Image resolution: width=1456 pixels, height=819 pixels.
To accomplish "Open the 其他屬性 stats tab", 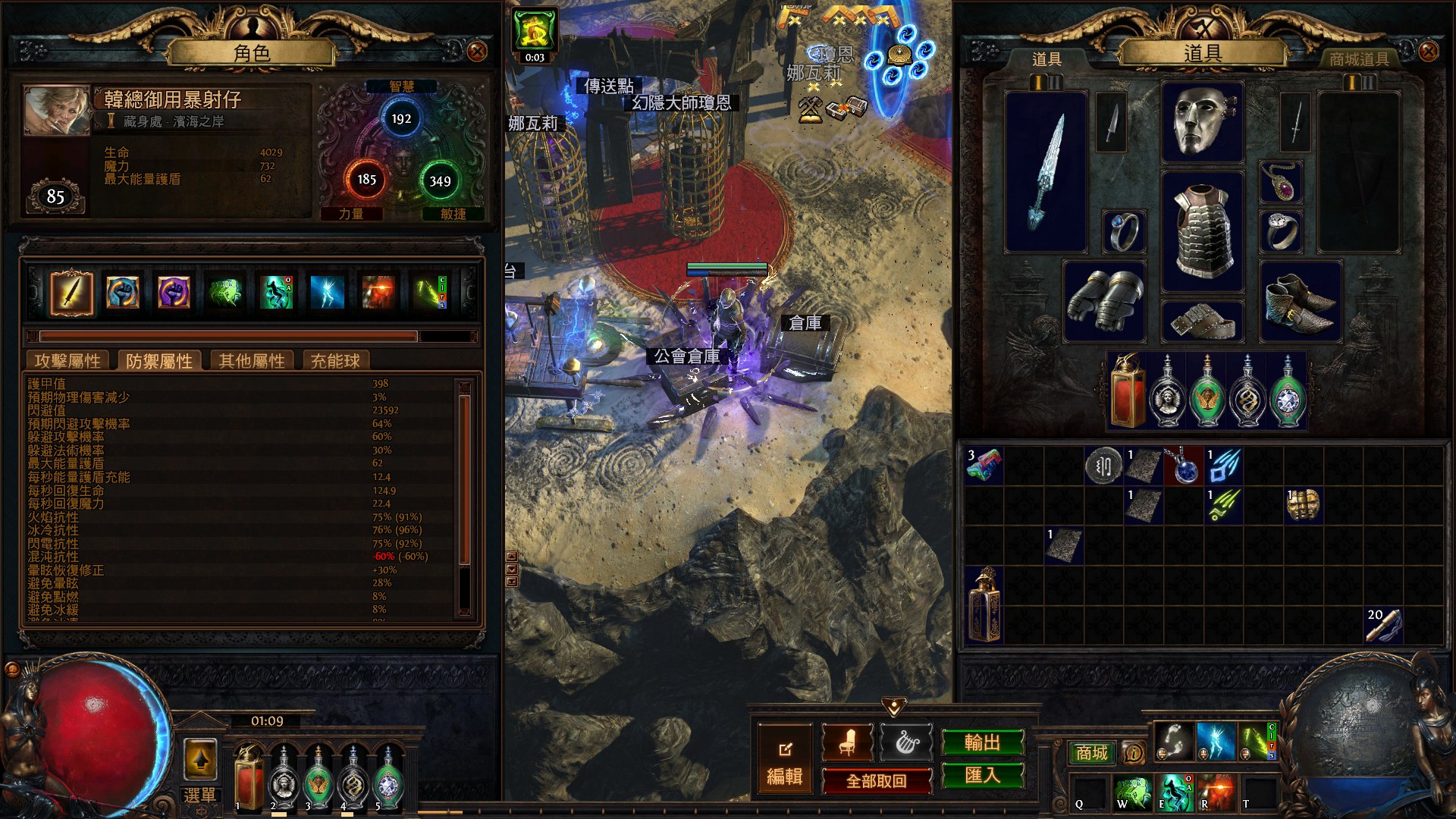I will point(252,361).
